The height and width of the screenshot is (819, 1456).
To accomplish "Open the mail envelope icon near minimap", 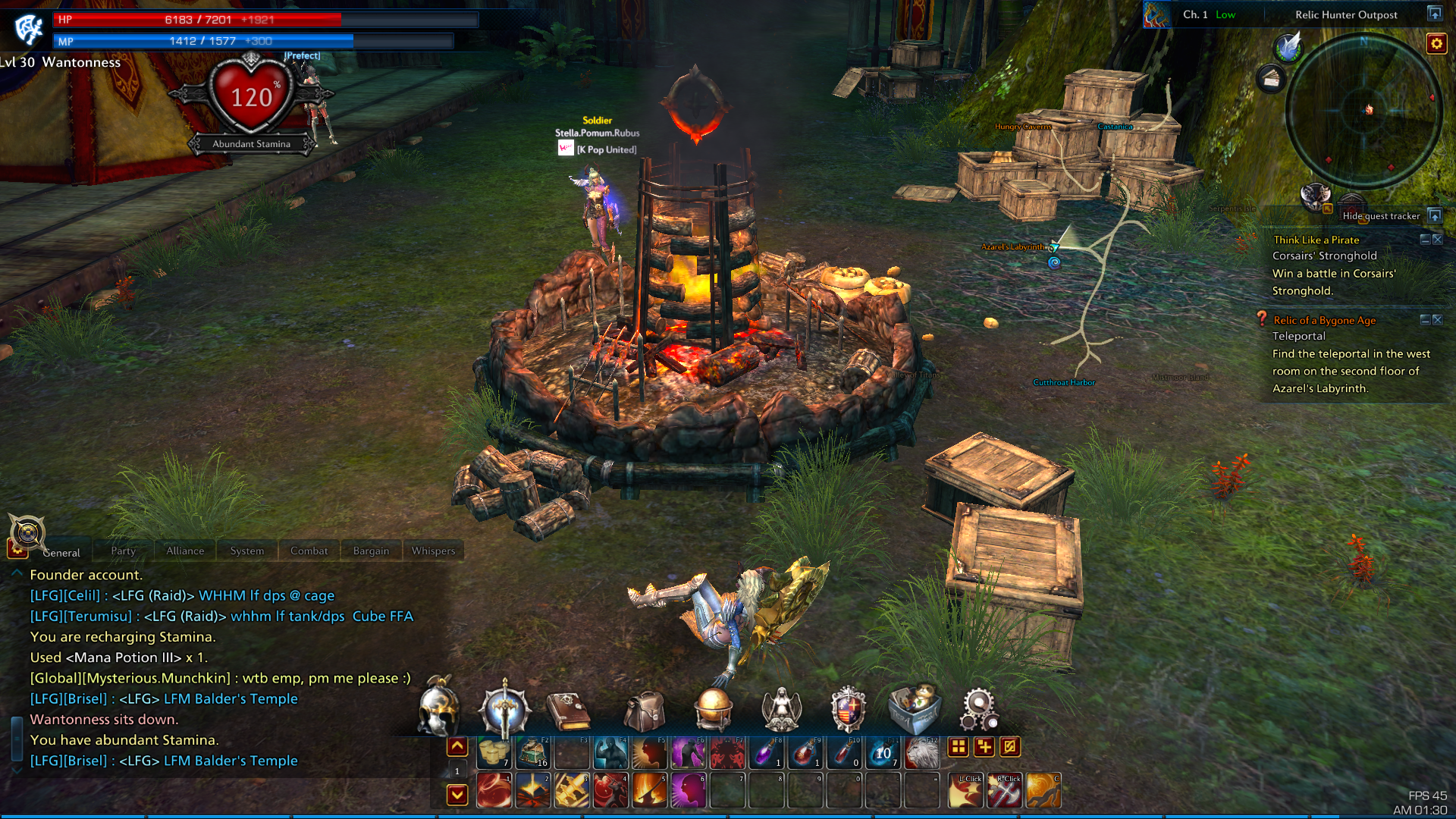I will coord(1272,78).
